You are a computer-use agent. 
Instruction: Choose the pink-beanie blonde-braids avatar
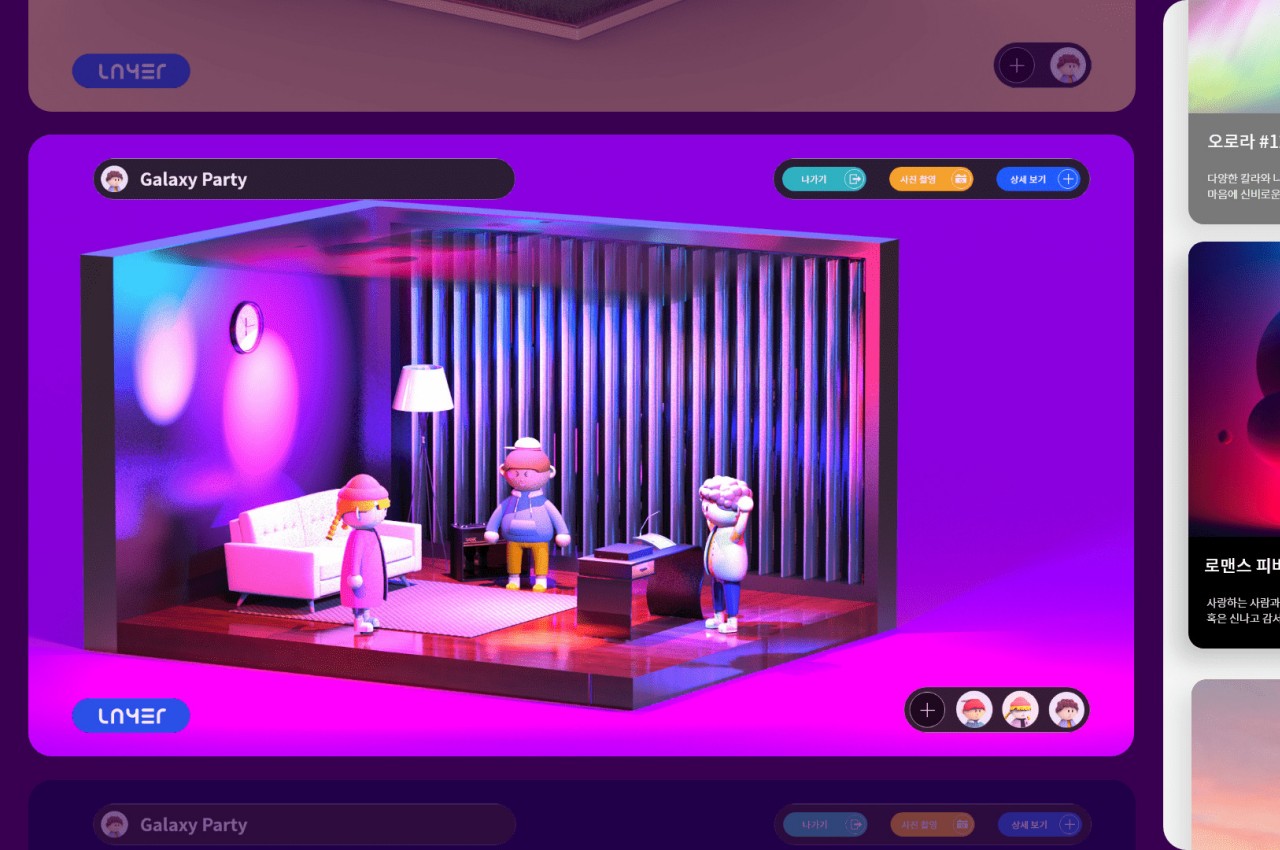1020,710
